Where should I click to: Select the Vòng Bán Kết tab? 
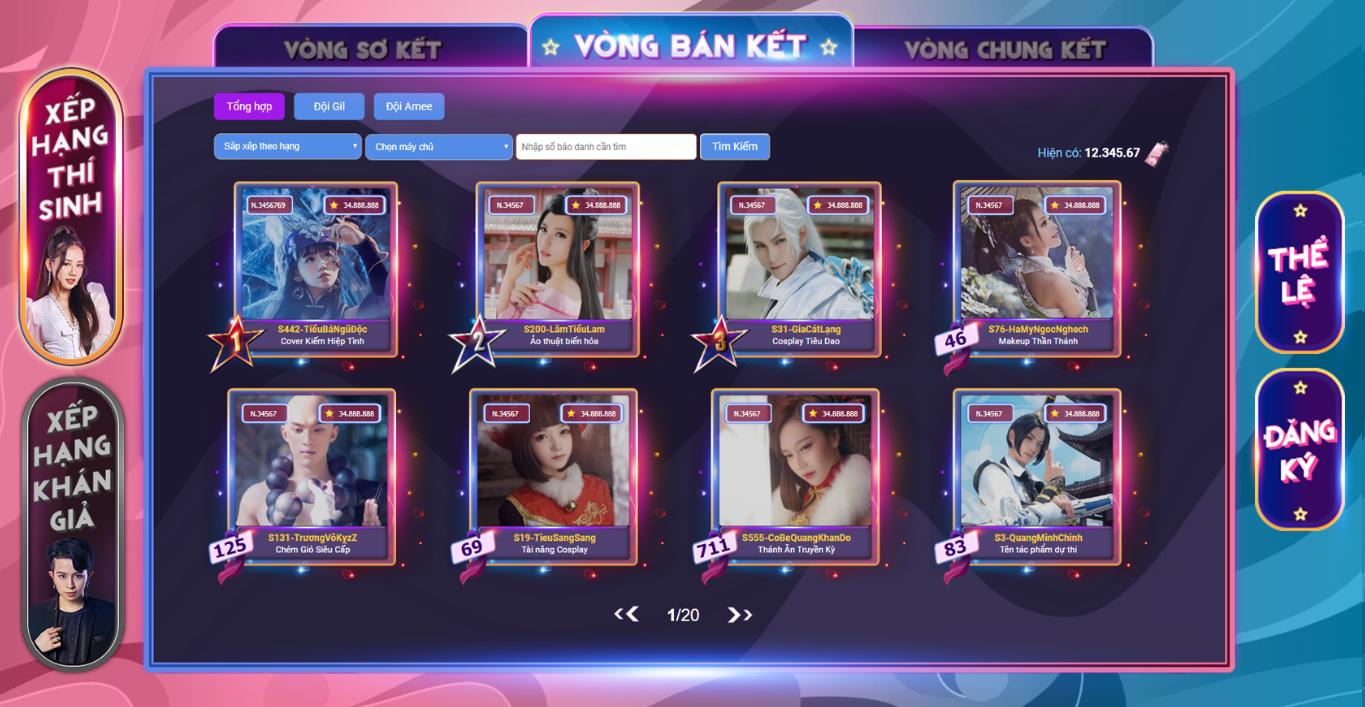[690, 46]
